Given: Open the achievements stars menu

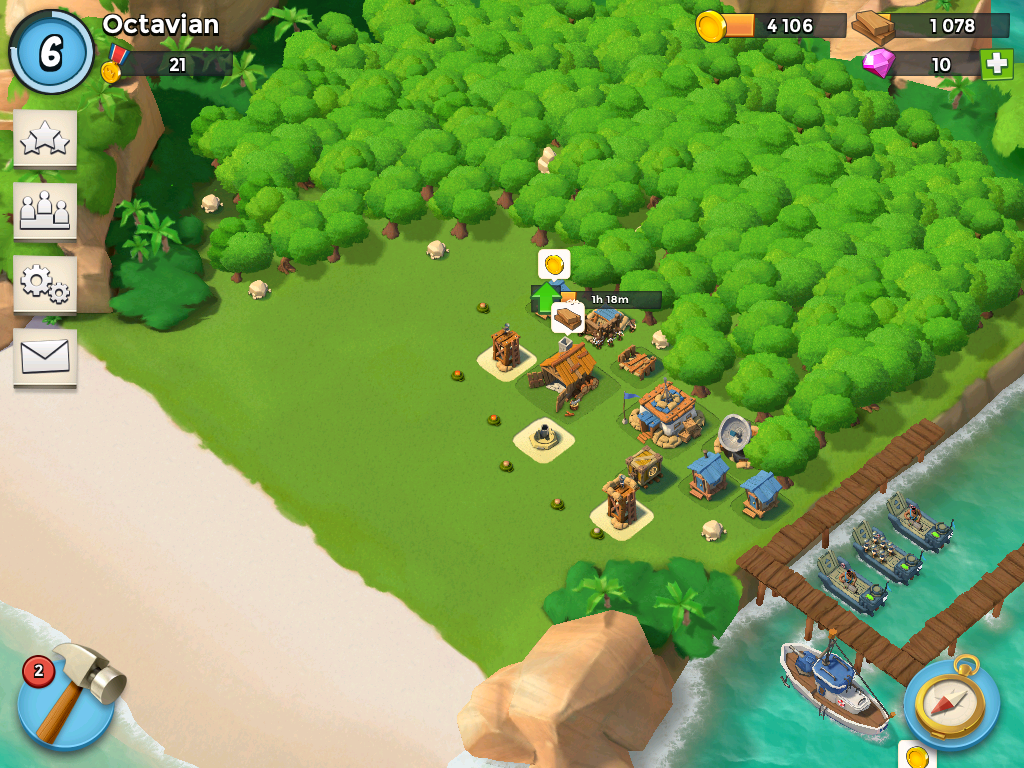Looking at the screenshot, I should (45, 139).
